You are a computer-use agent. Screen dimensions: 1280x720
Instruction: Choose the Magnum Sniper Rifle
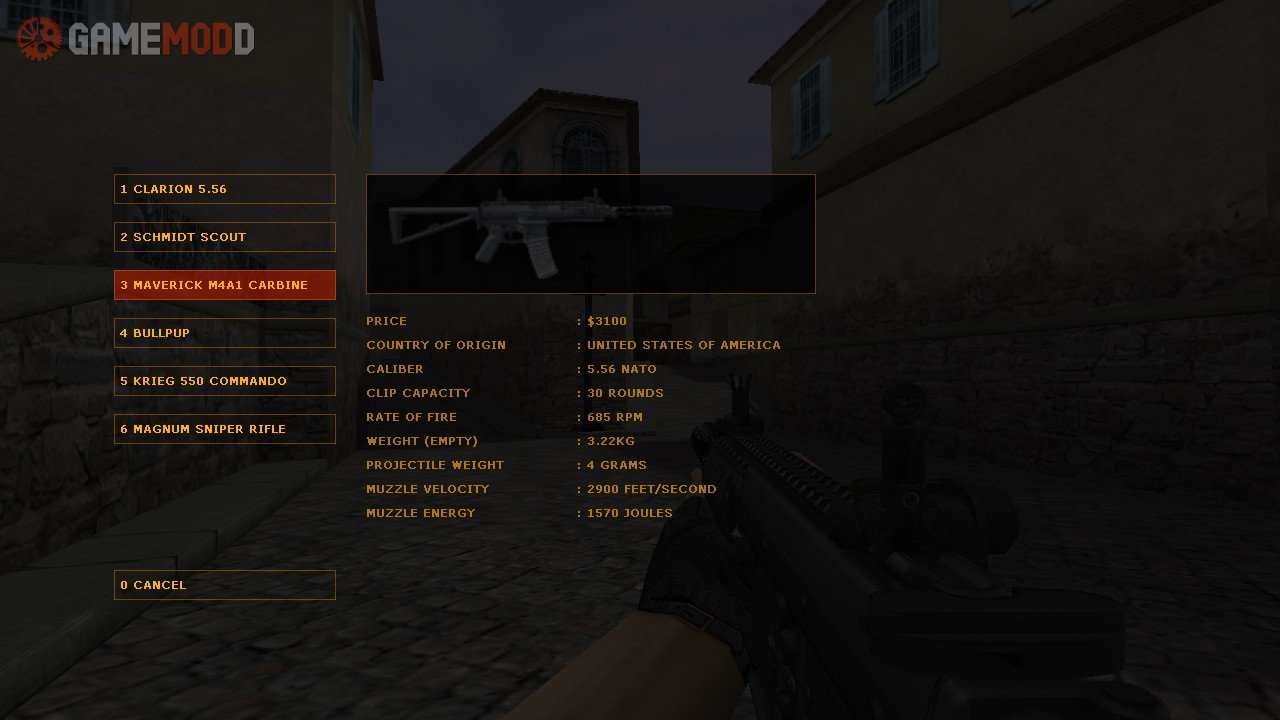pyautogui.click(x=224, y=429)
